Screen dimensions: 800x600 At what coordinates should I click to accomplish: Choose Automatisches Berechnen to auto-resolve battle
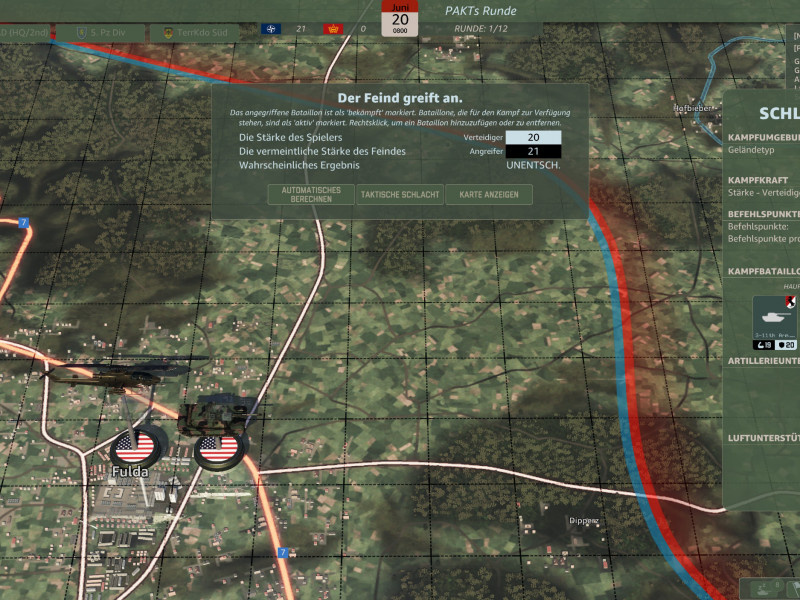tap(311, 194)
